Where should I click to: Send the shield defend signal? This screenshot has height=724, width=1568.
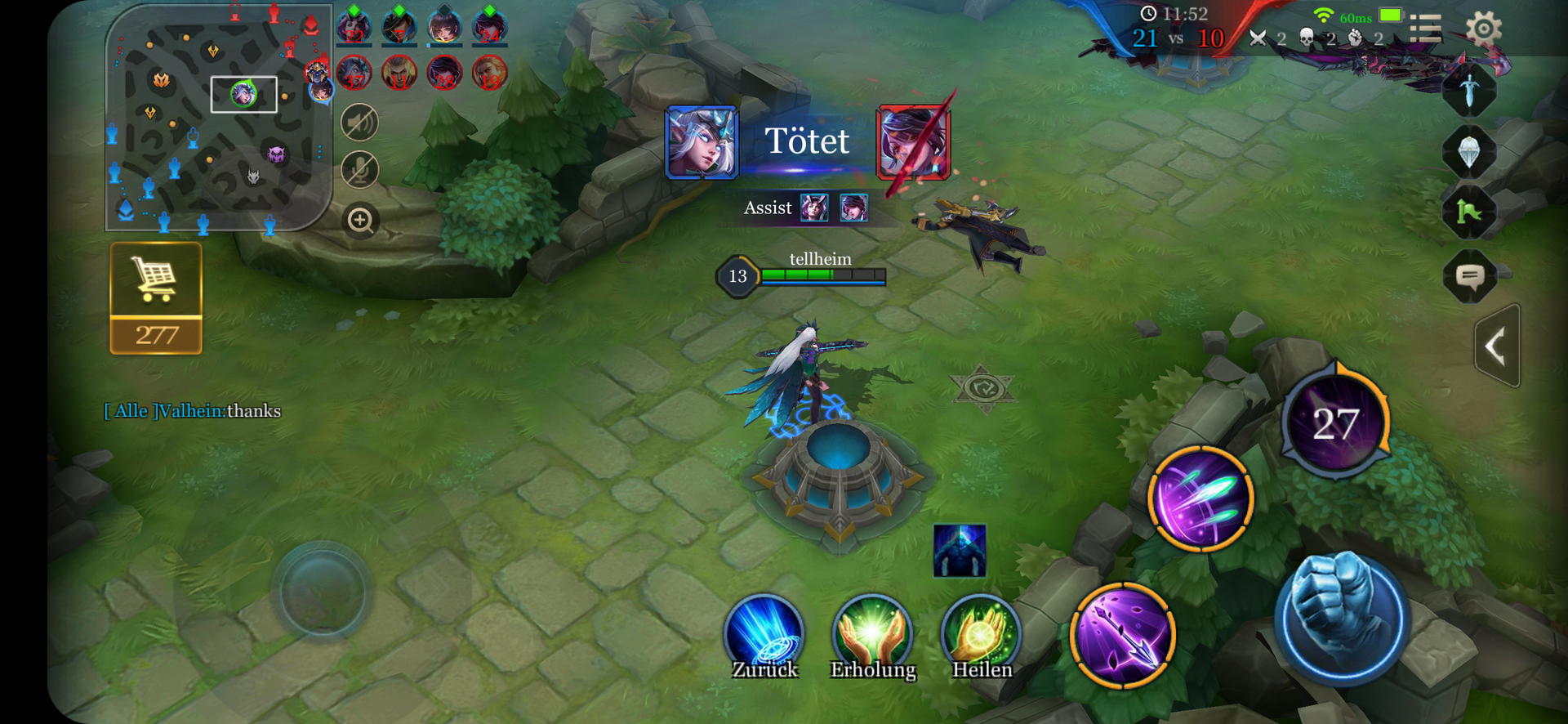1468,151
